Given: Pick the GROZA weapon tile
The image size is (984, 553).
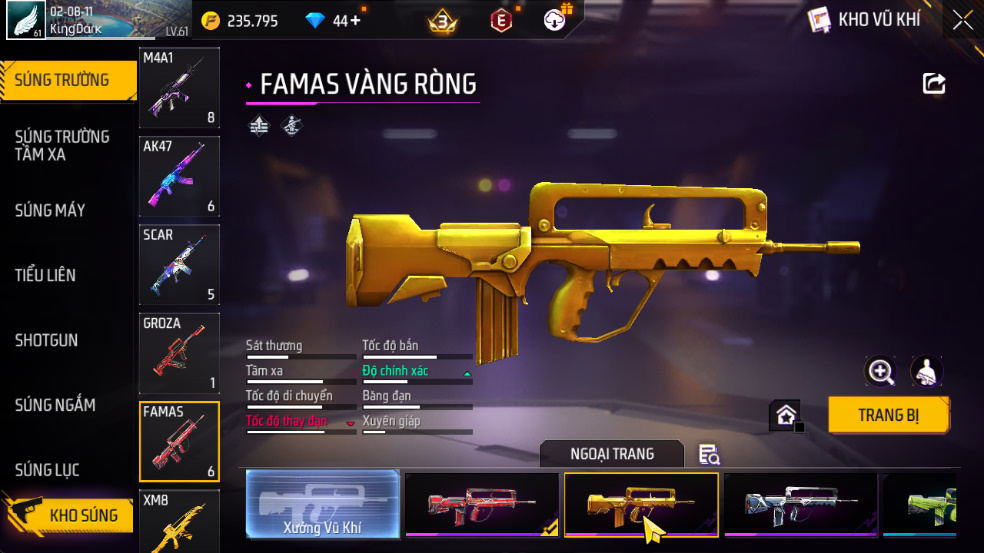Looking at the screenshot, I should click(179, 352).
